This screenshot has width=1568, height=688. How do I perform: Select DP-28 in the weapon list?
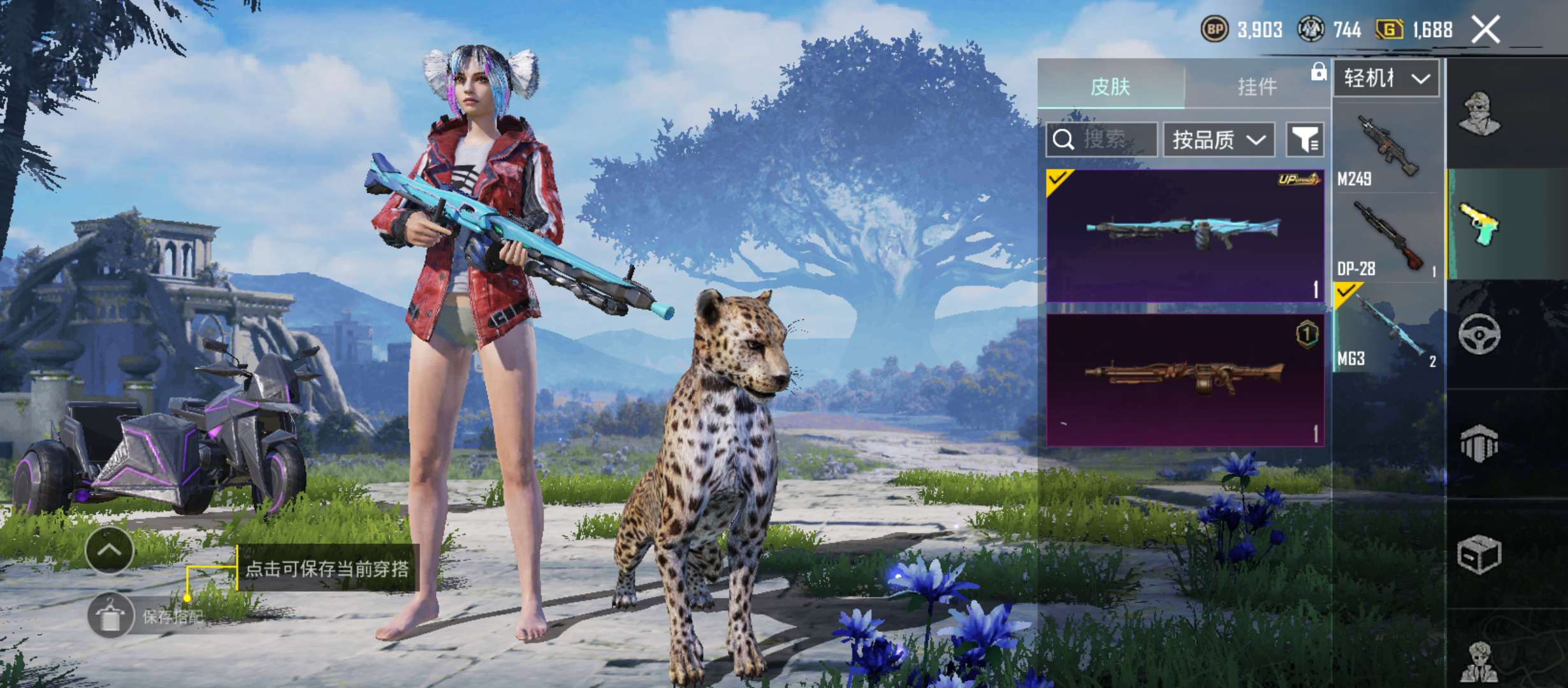1388,239
